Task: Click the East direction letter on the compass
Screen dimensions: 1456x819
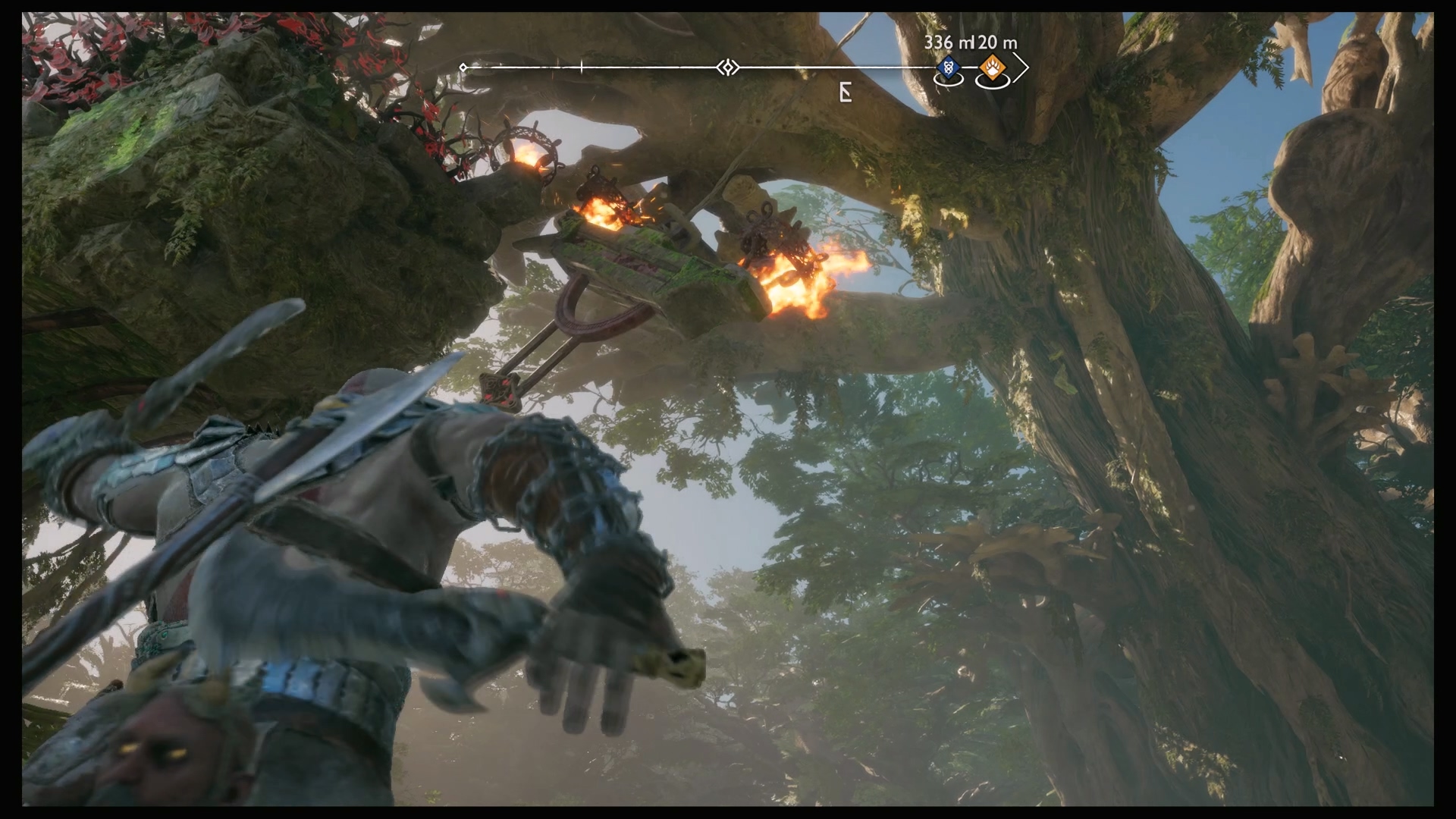Action: [846, 93]
